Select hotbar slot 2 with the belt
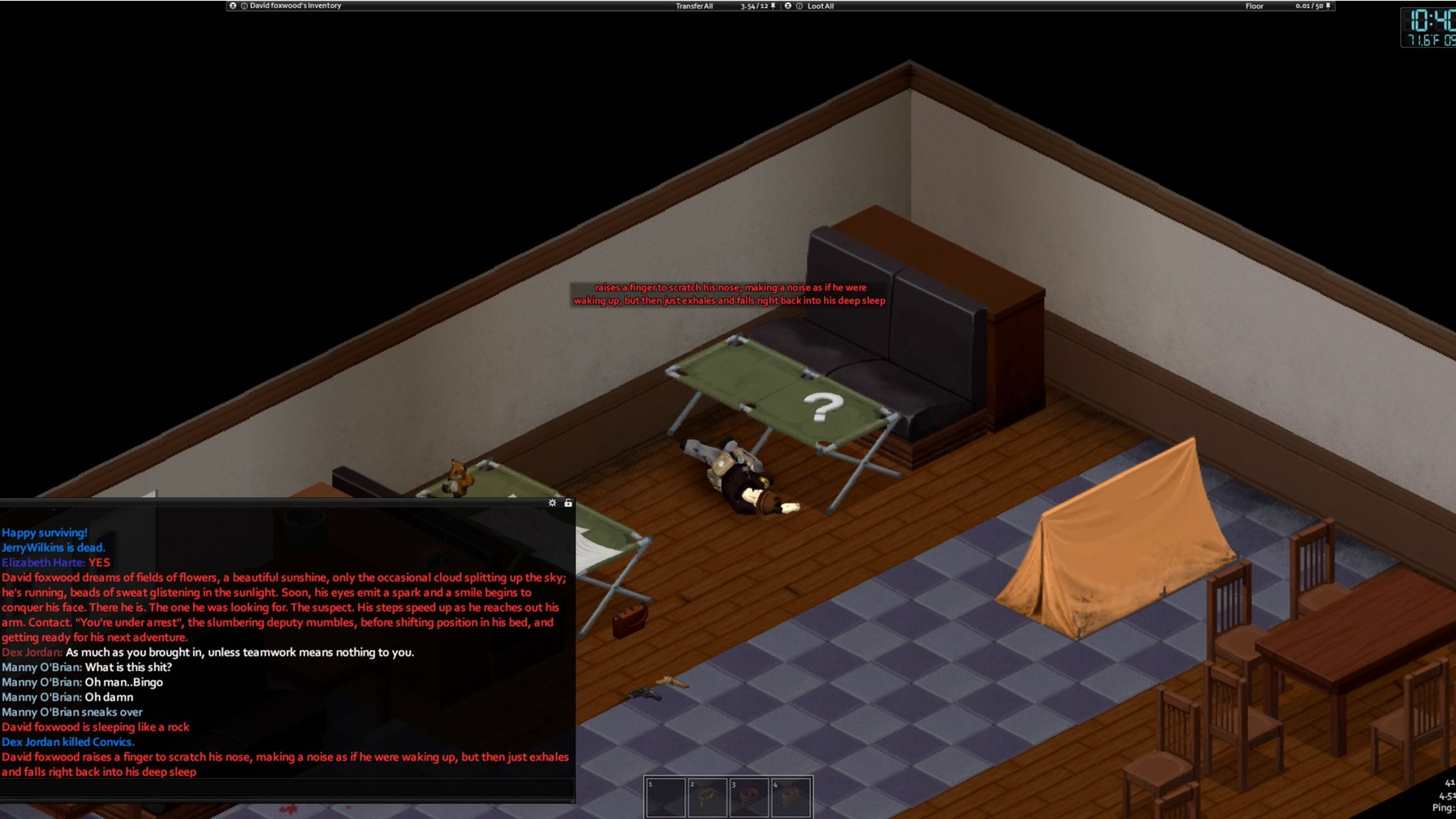 (x=707, y=797)
